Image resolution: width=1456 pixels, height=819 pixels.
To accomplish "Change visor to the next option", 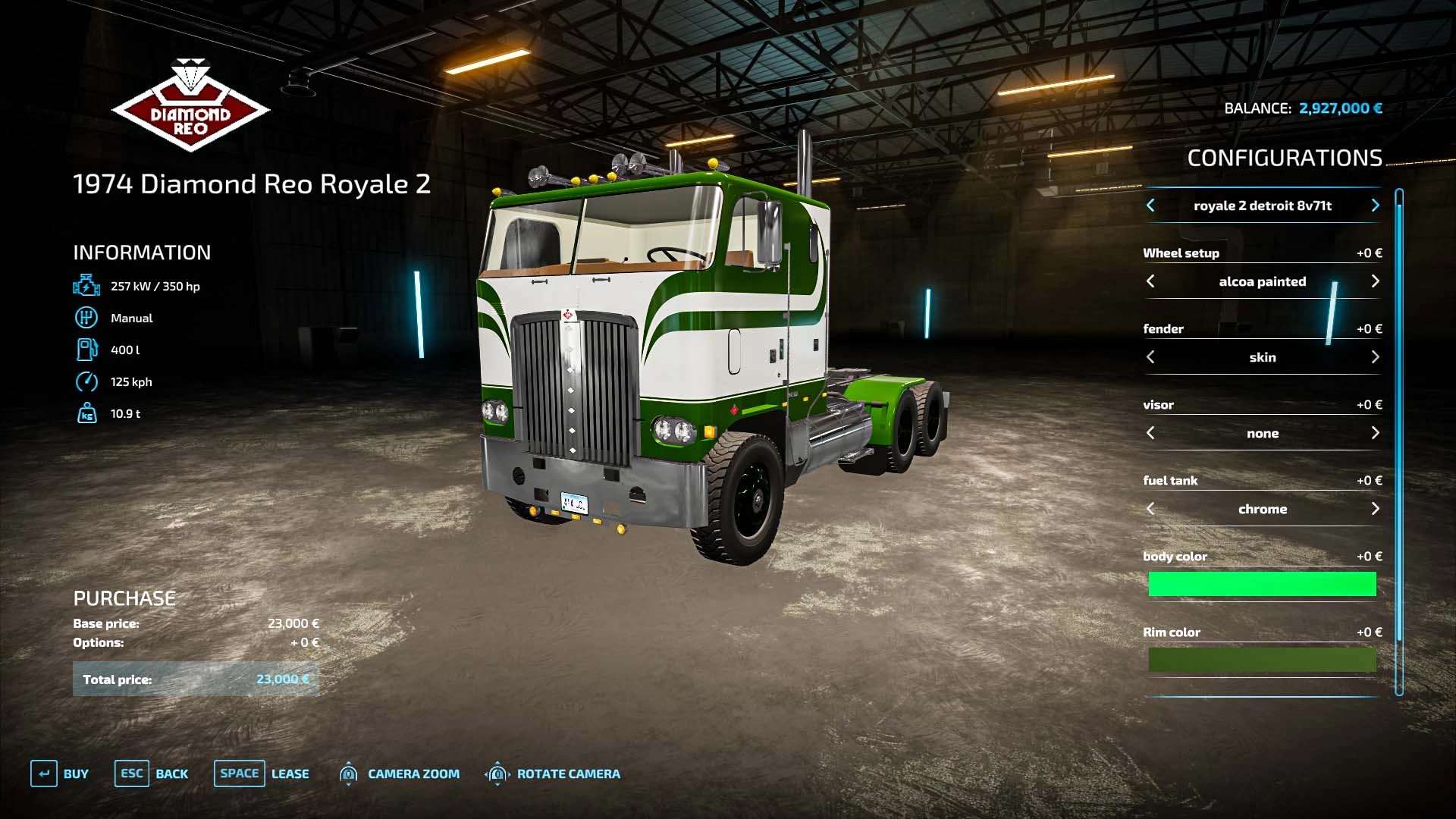I will pos(1375,433).
